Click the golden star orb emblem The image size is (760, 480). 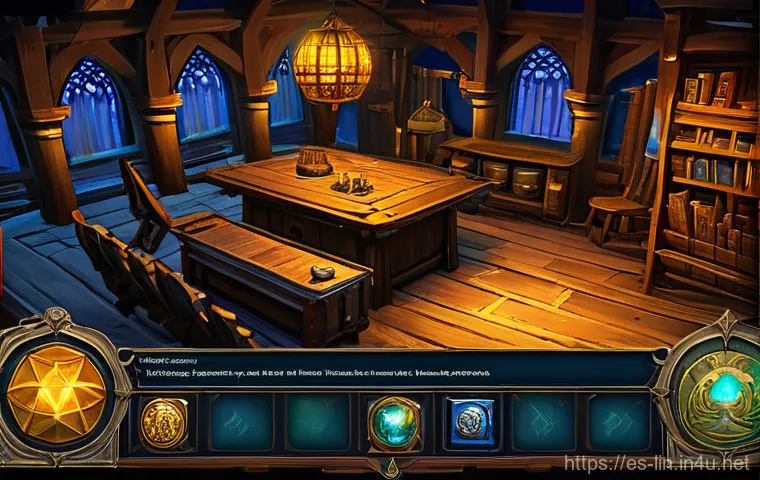point(56,393)
